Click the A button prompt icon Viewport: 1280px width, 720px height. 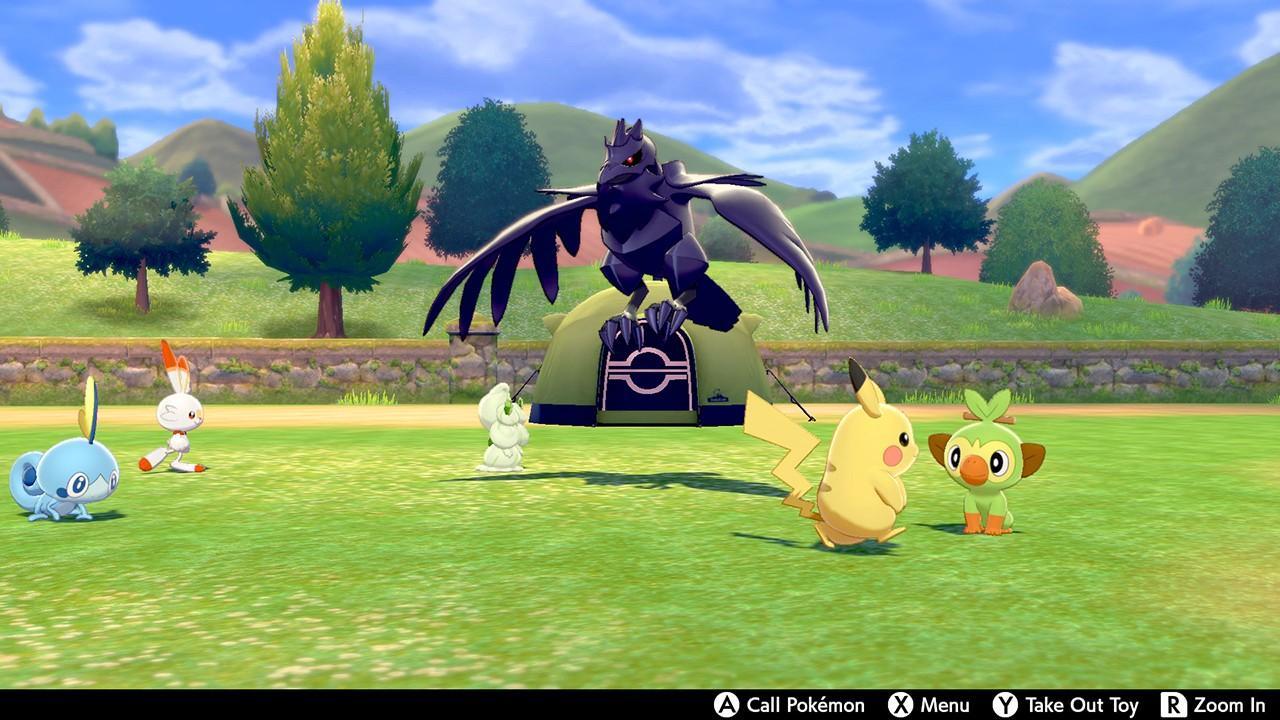(x=725, y=706)
